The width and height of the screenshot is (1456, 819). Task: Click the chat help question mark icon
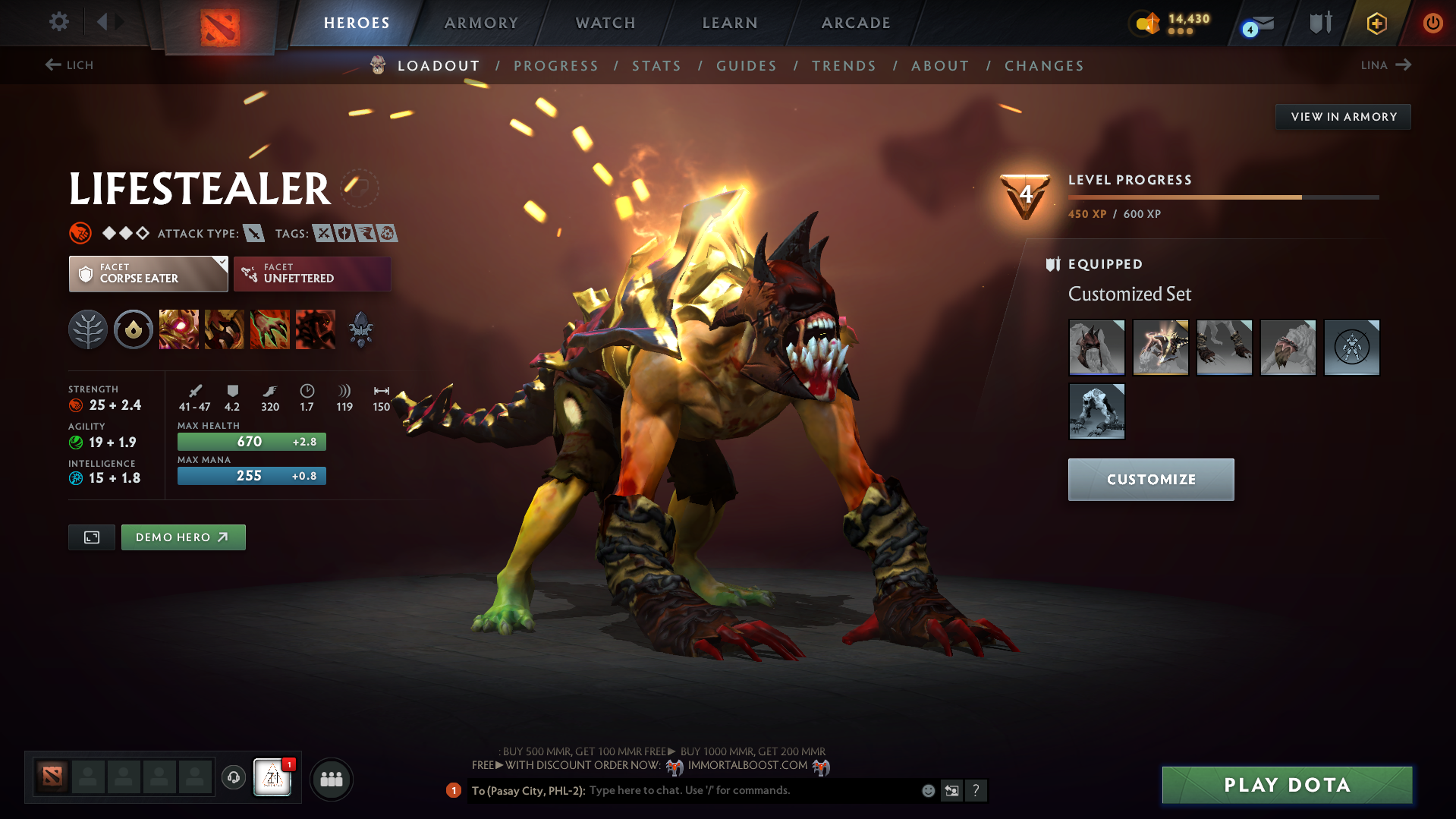[x=976, y=791]
